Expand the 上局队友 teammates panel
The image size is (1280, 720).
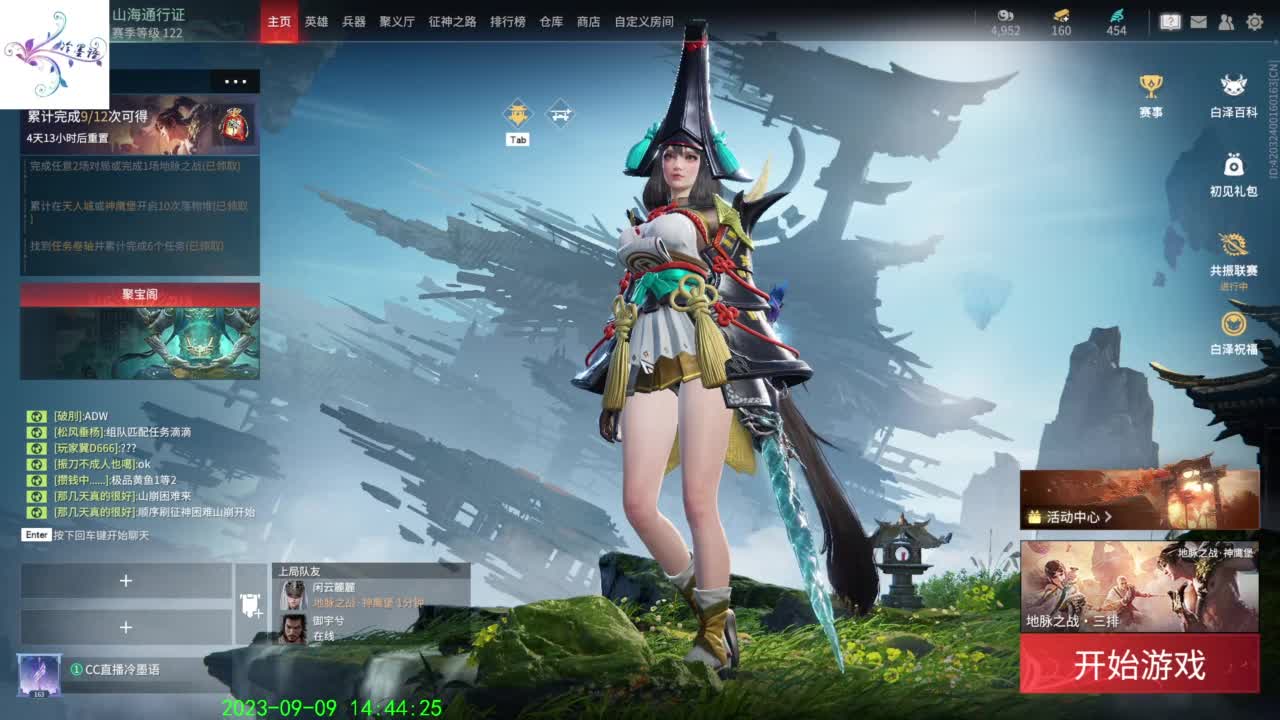point(300,571)
